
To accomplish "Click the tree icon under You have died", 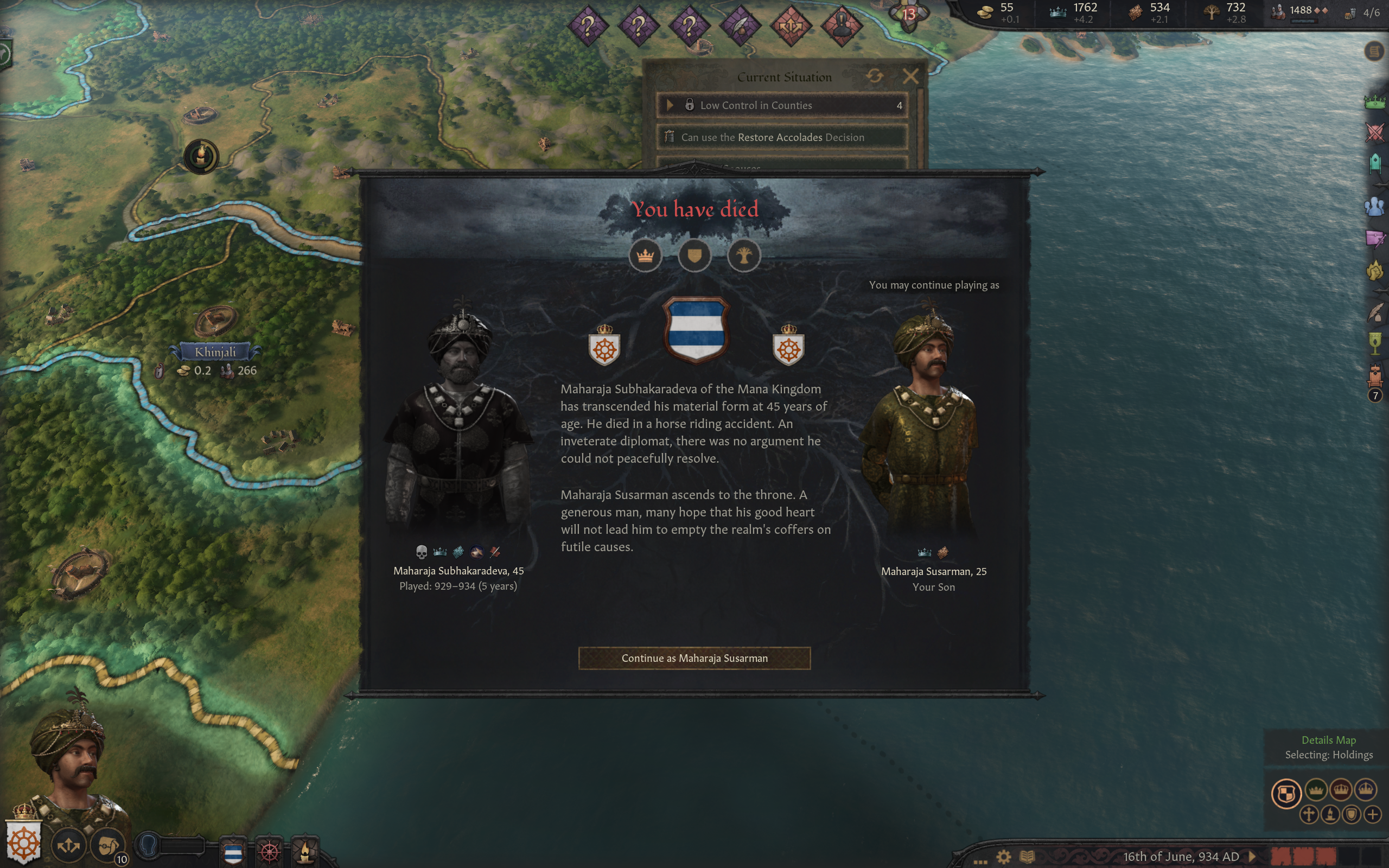I will click(744, 256).
